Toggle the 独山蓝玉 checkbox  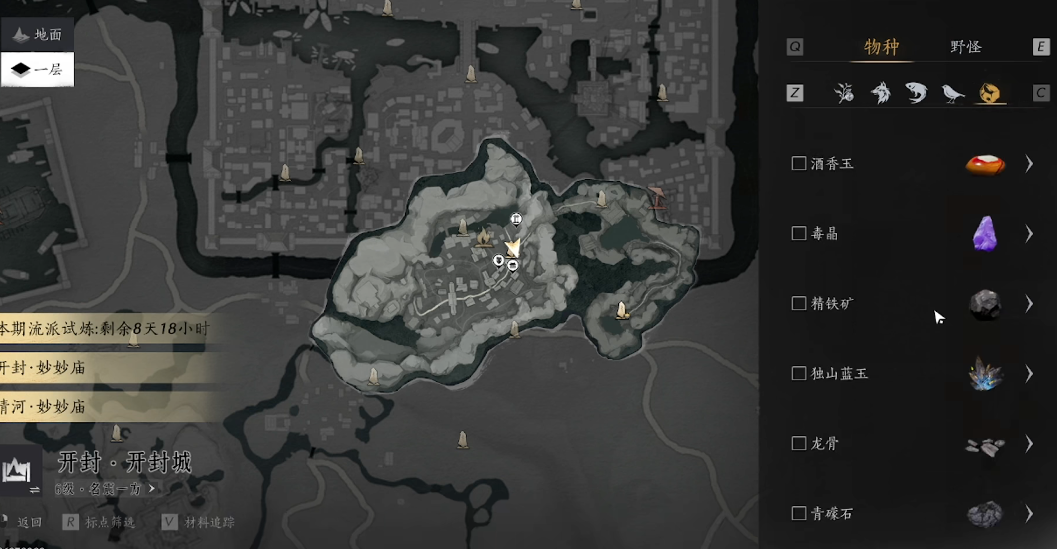click(x=799, y=373)
